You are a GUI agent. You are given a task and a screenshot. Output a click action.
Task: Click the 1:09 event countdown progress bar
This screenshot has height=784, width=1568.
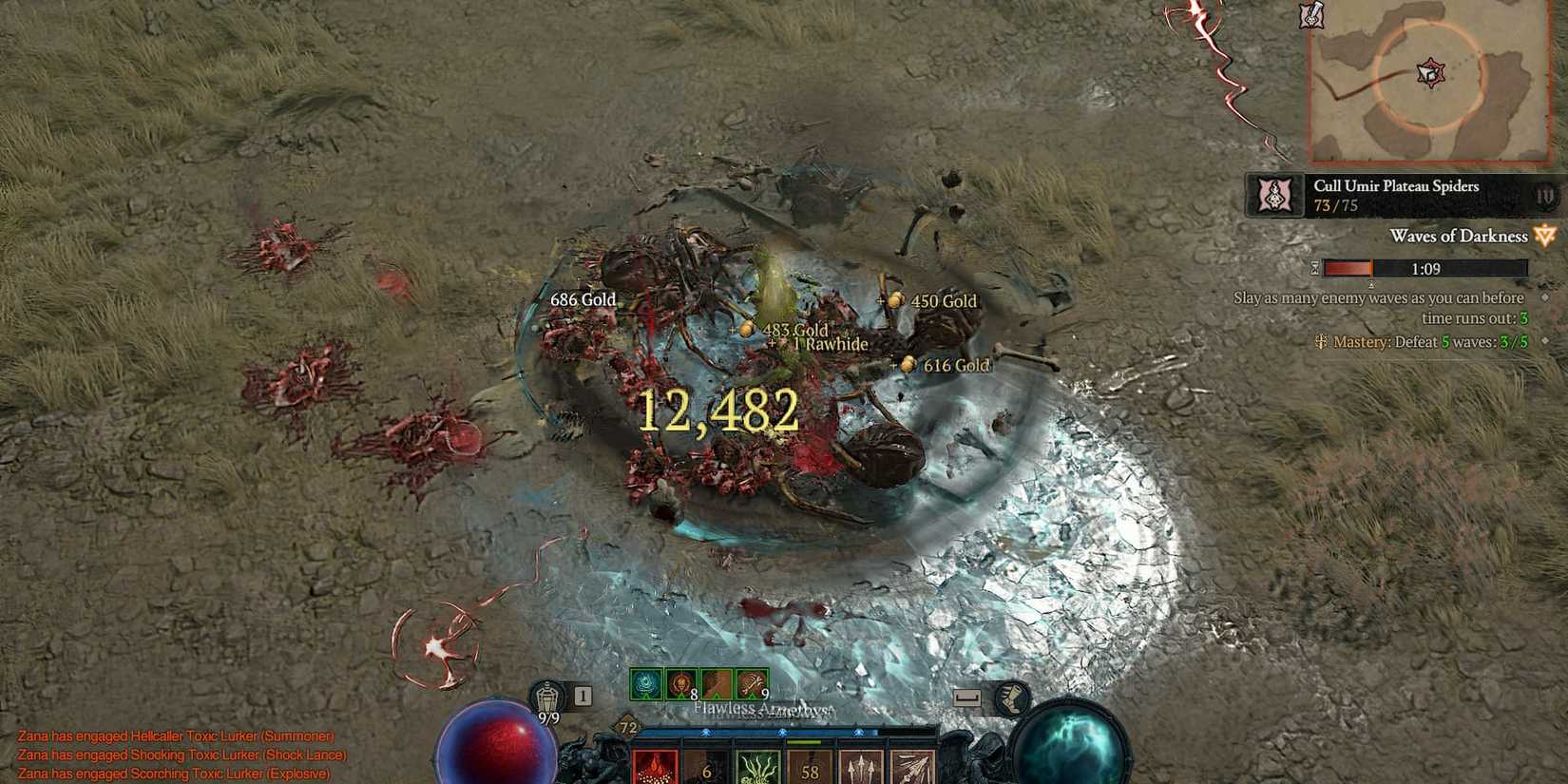pyautogui.click(x=1425, y=269)
